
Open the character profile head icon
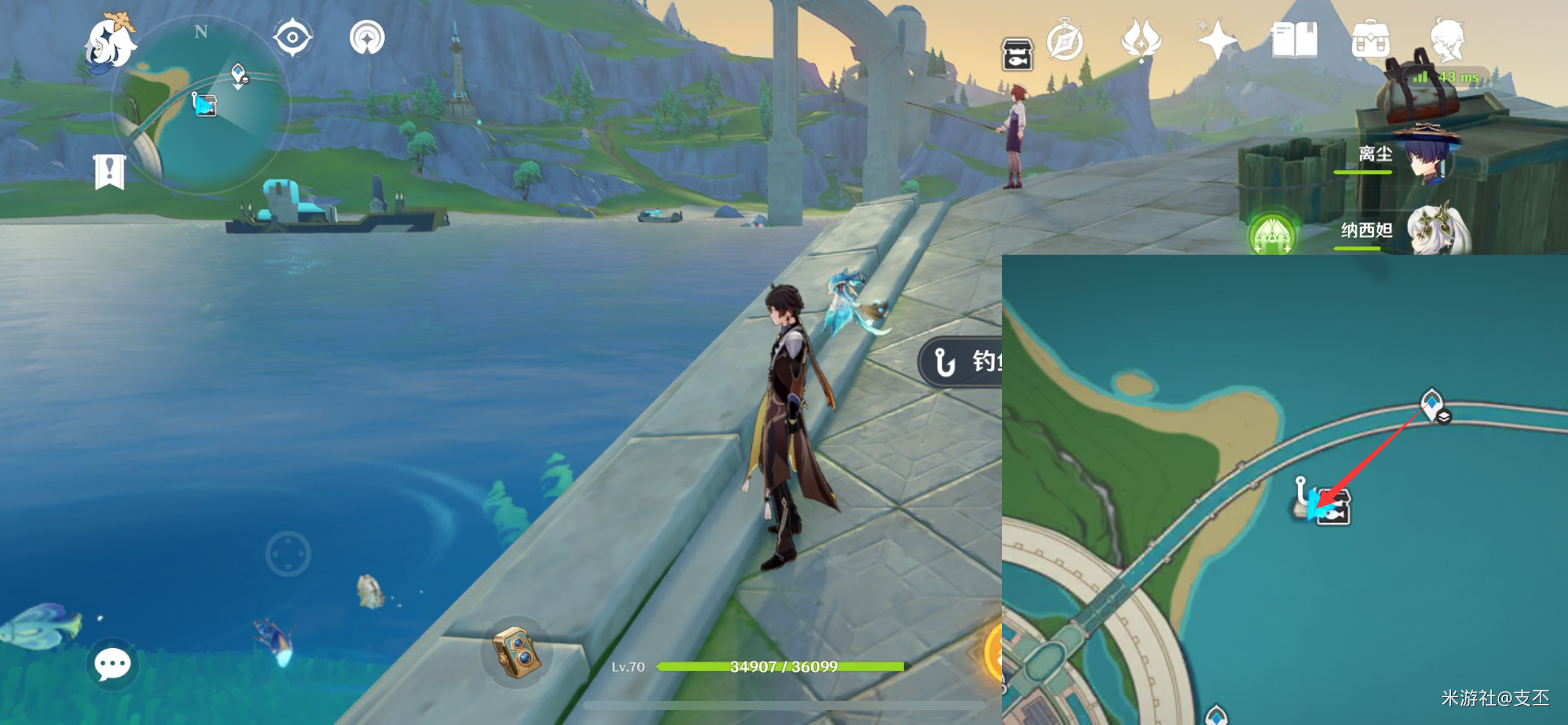click(x=1448, y=41)
